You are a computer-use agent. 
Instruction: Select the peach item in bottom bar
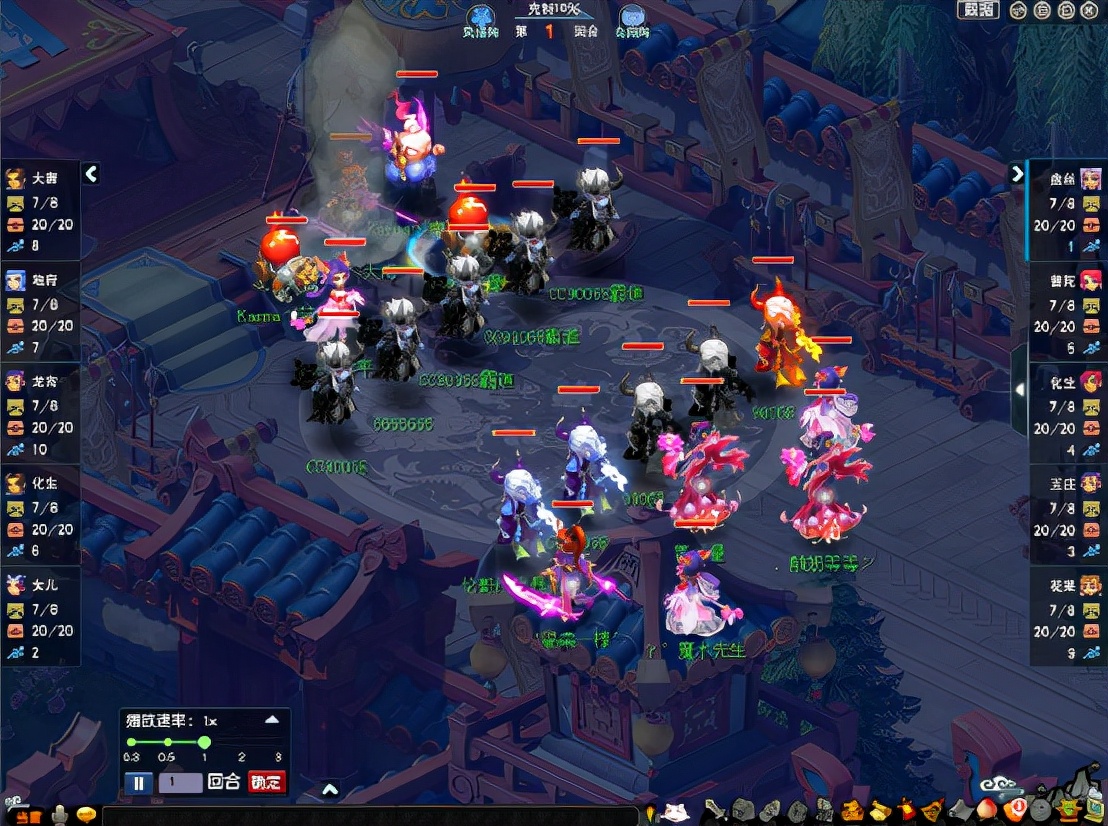click(986, 809)
